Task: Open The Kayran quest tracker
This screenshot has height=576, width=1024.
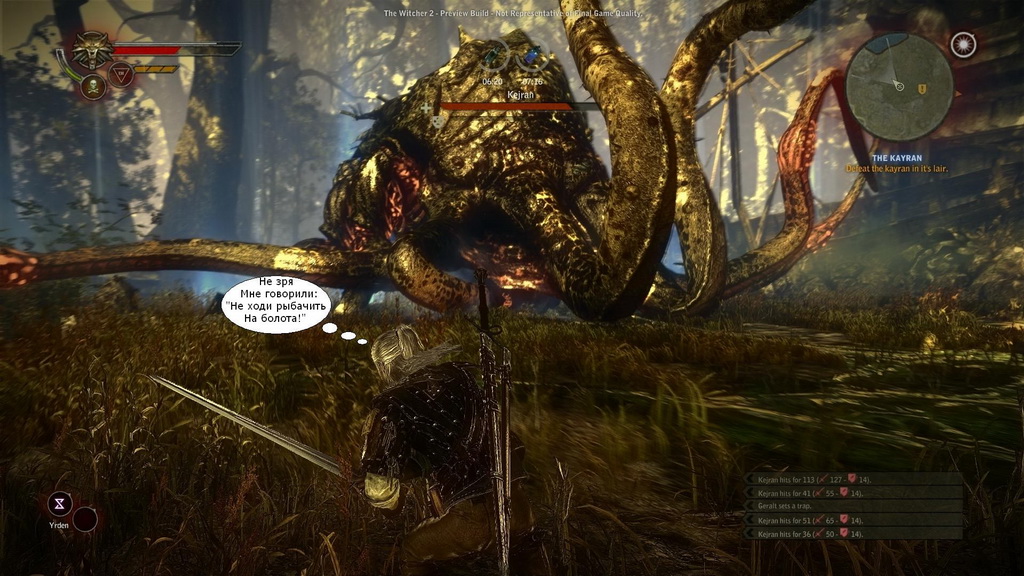Action: 896,159
